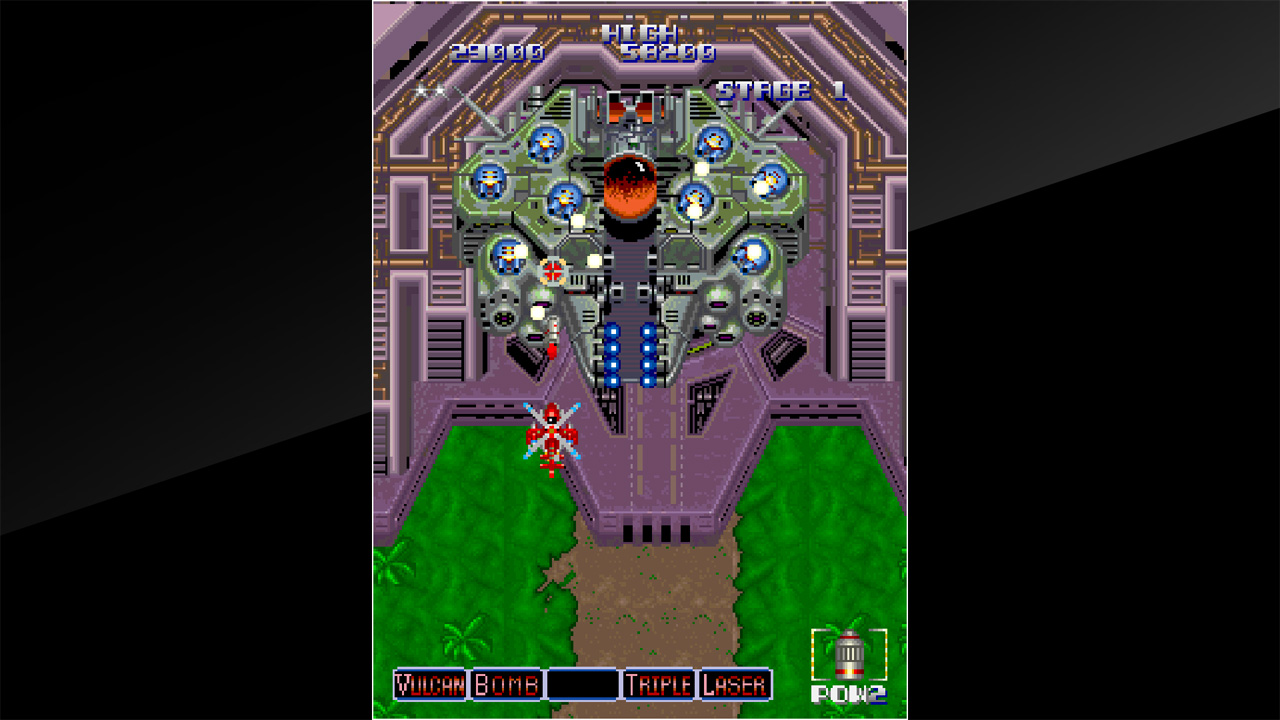Click the high score value 58200

tap(671, 53)
